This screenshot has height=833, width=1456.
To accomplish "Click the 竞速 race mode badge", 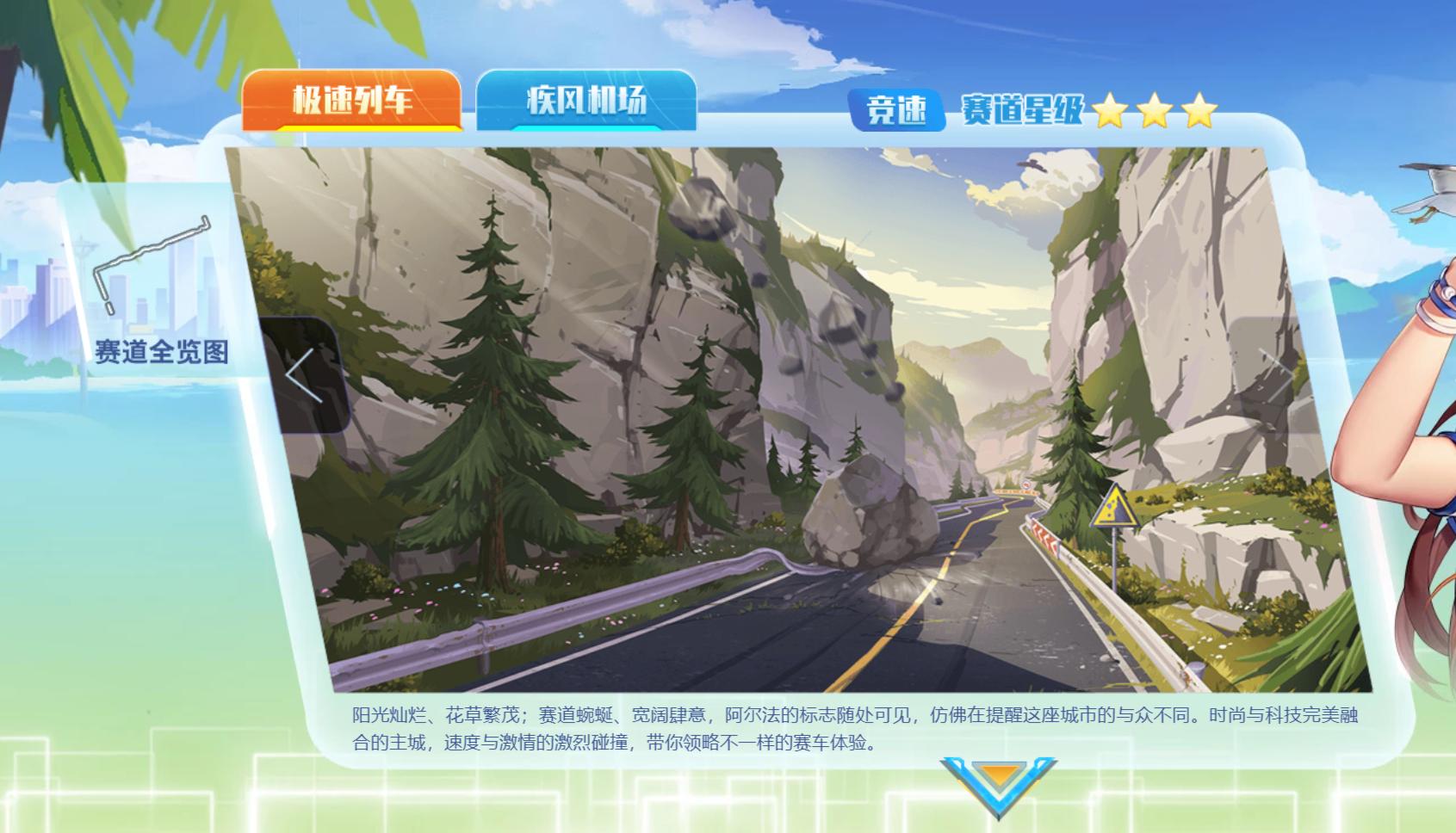I will [x=895, y=111].
